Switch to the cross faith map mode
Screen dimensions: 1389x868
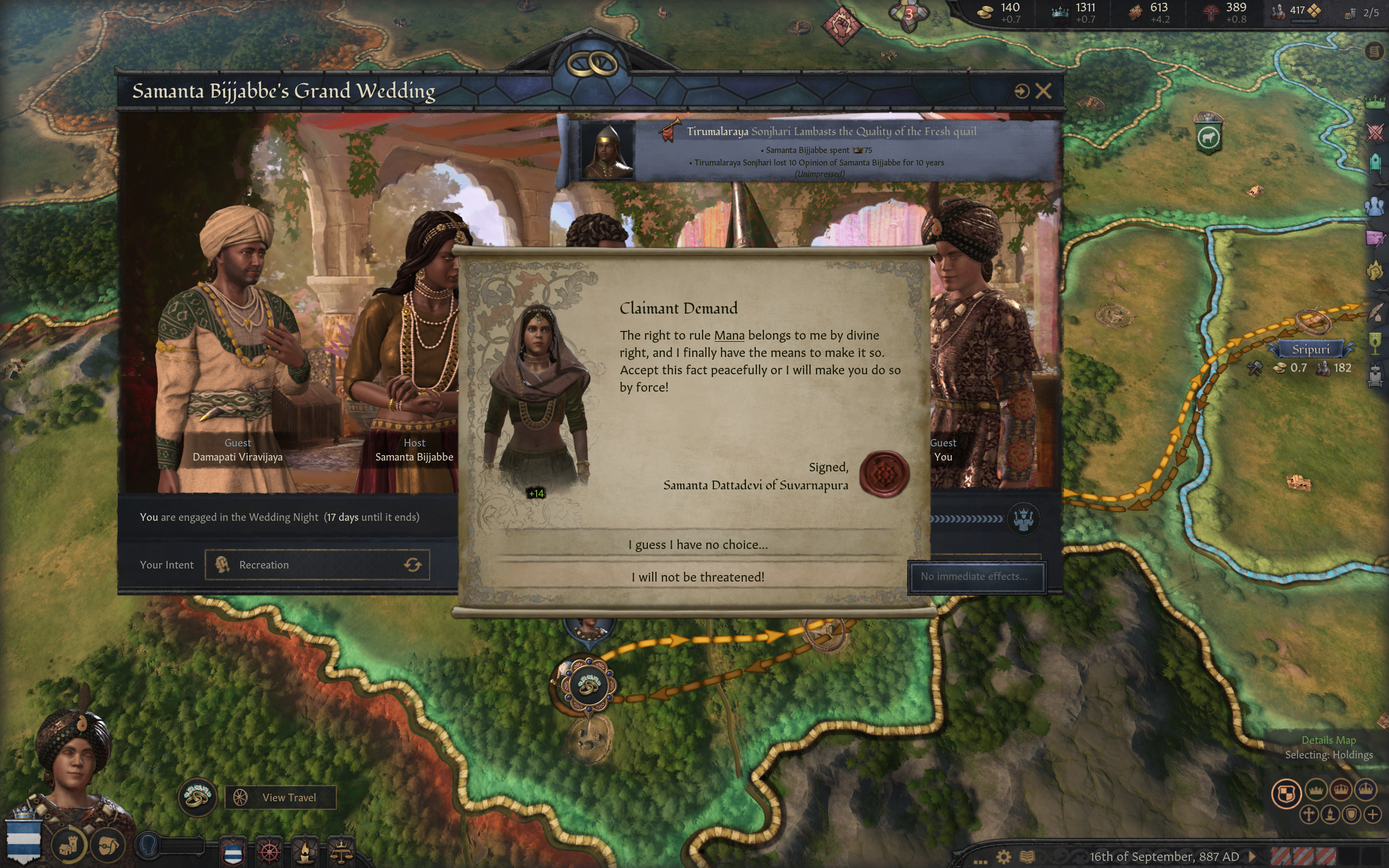(x=1309, y=815)
